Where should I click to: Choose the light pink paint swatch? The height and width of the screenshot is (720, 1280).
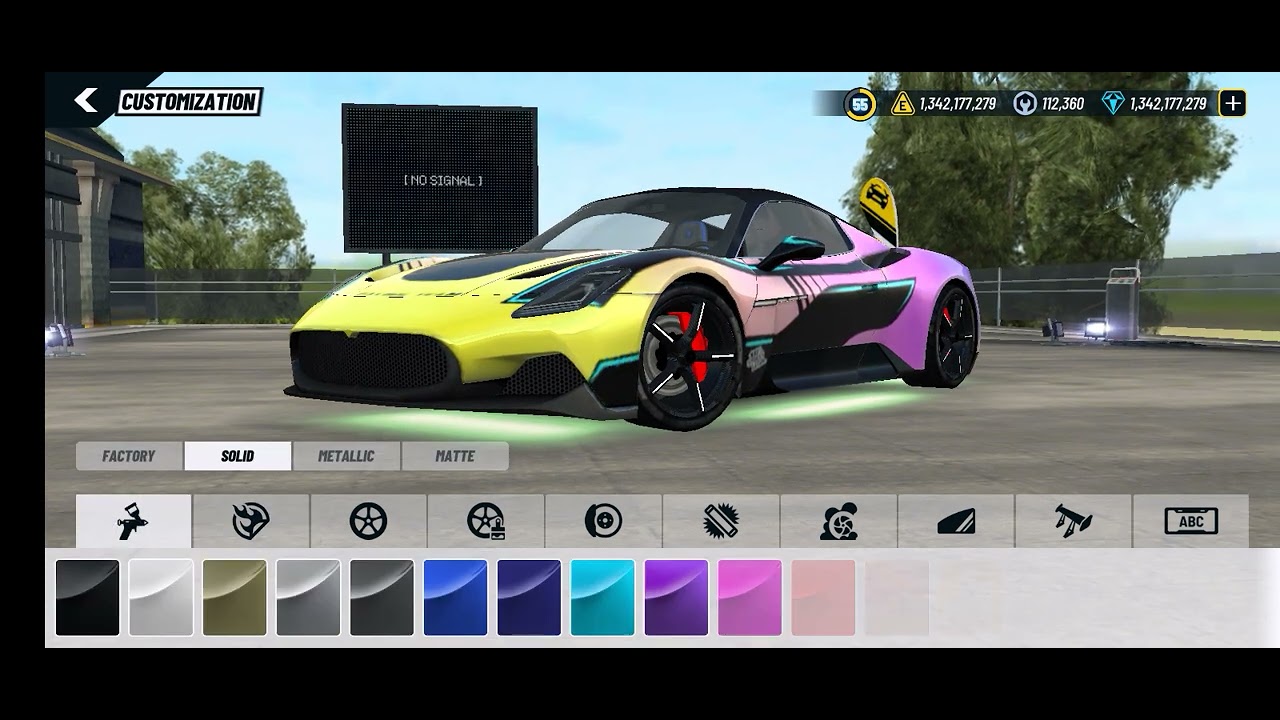[x=823, y=598]
